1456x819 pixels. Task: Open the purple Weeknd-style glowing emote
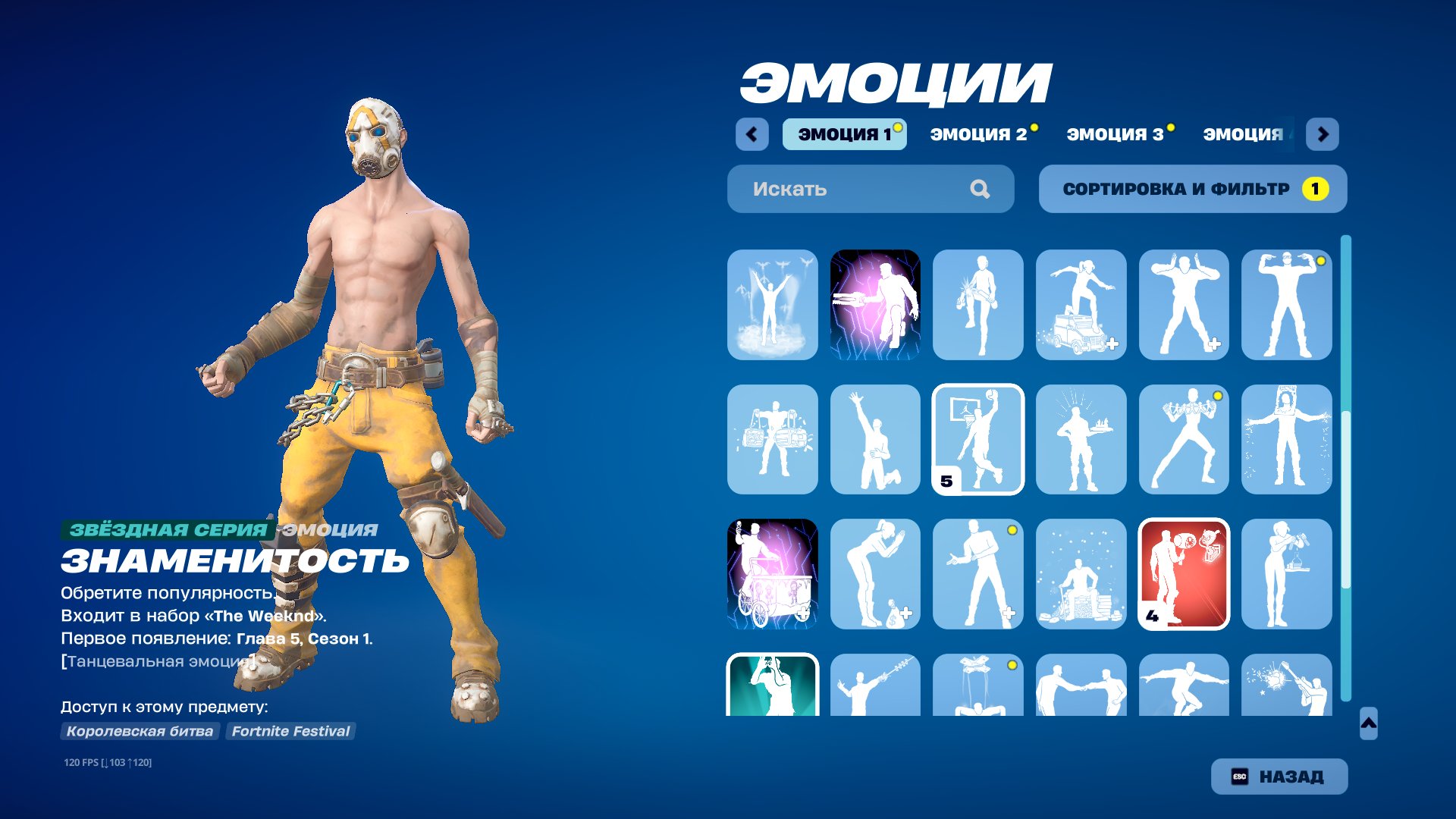[x=875, y=303]
